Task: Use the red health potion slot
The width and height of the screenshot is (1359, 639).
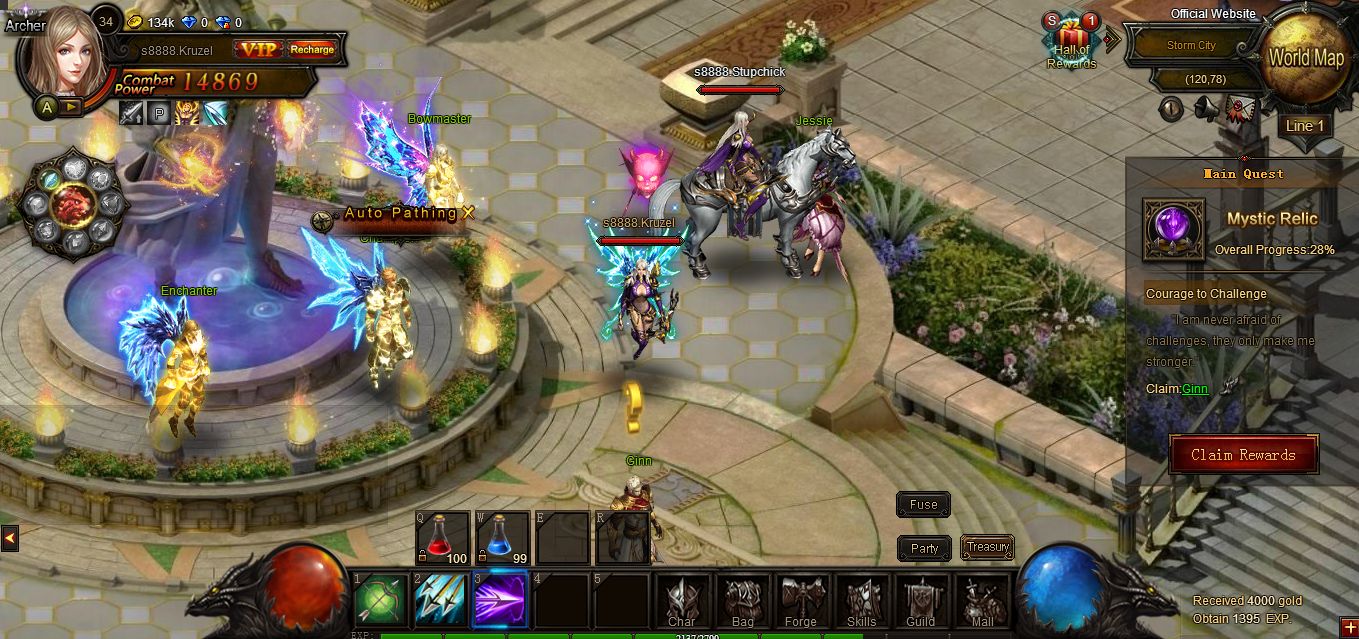Action: pos(443,539)
